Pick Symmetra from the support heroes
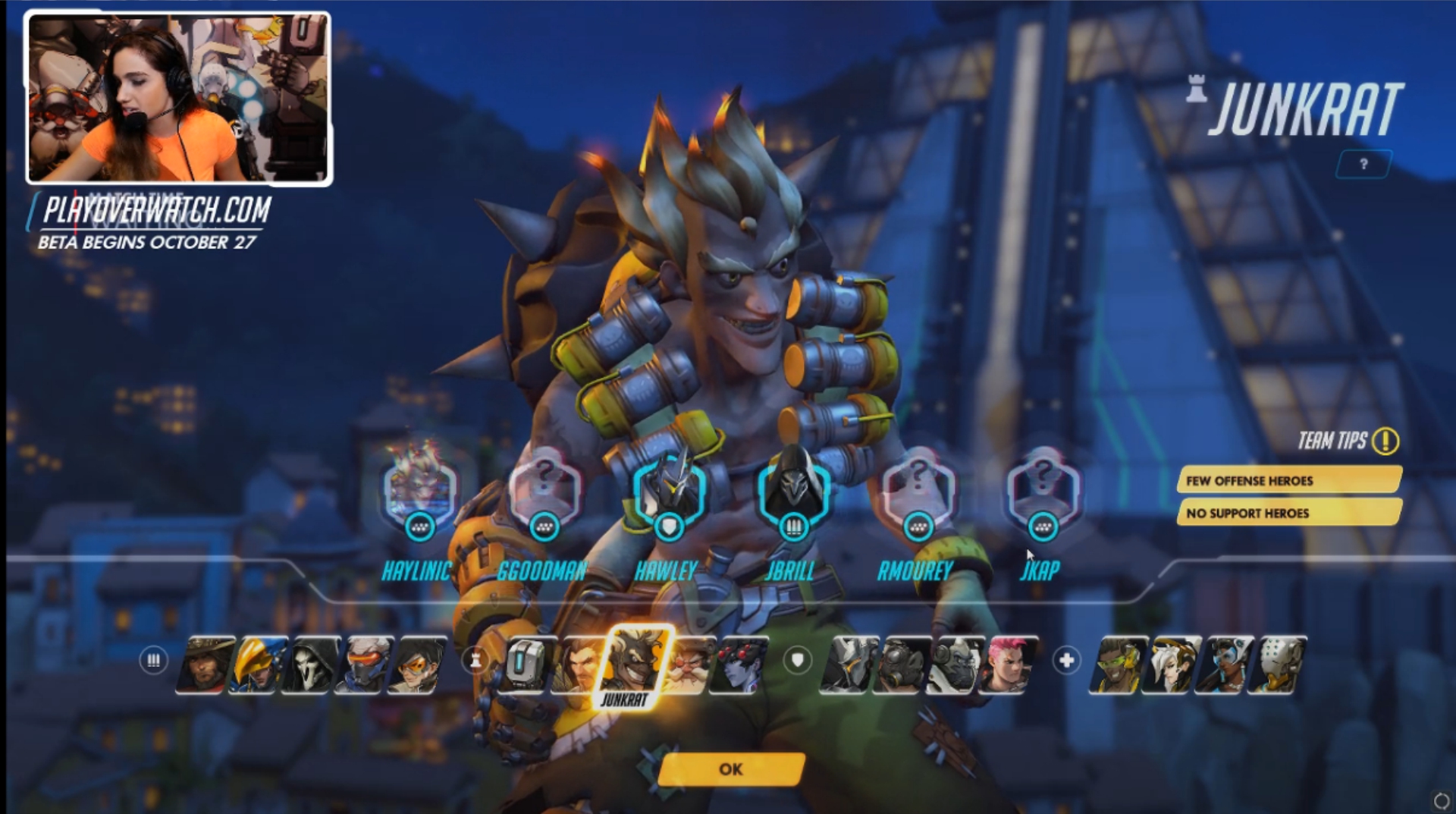 (x=1223, y=665)
